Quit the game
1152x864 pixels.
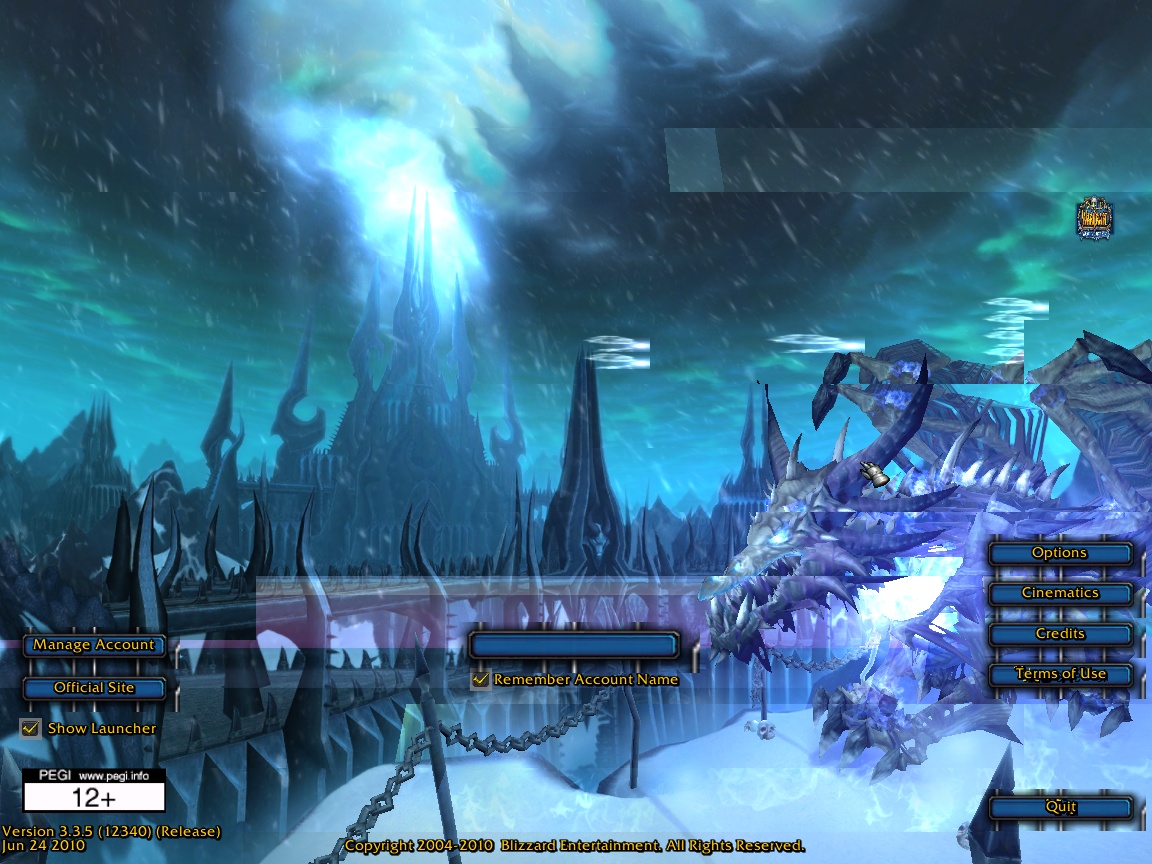[1059, 807]
